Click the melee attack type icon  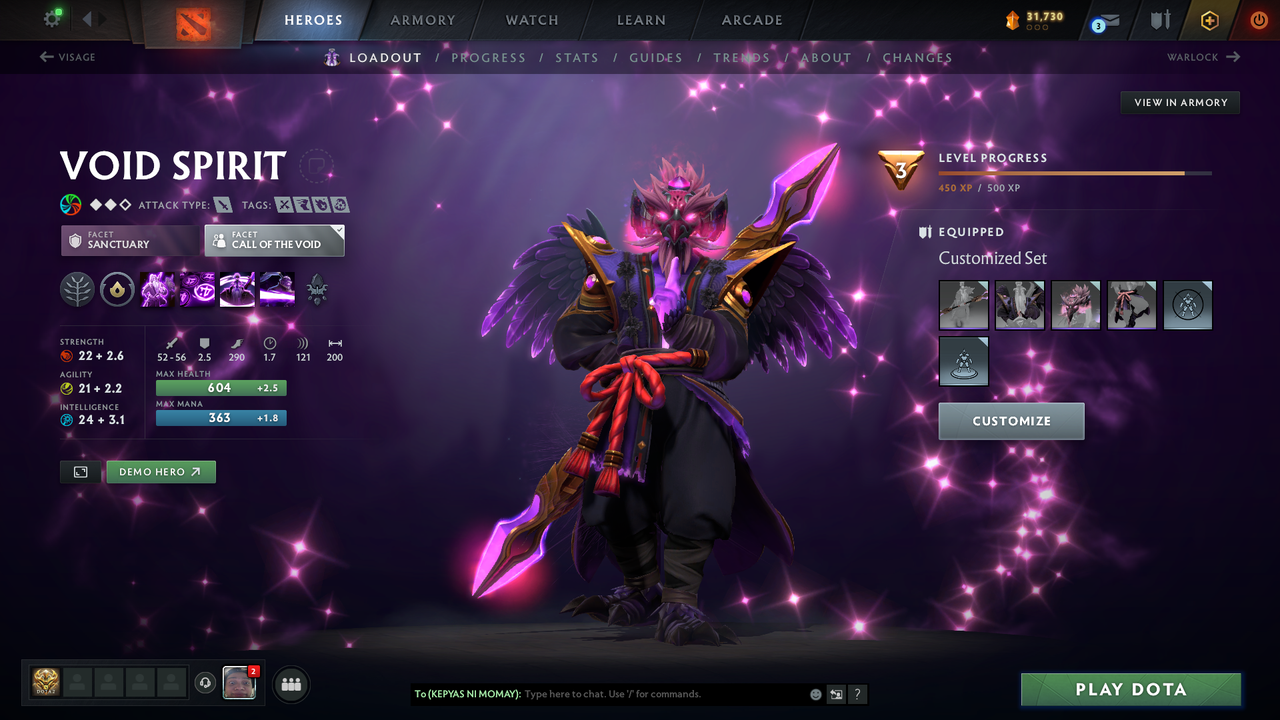[221, 203]
